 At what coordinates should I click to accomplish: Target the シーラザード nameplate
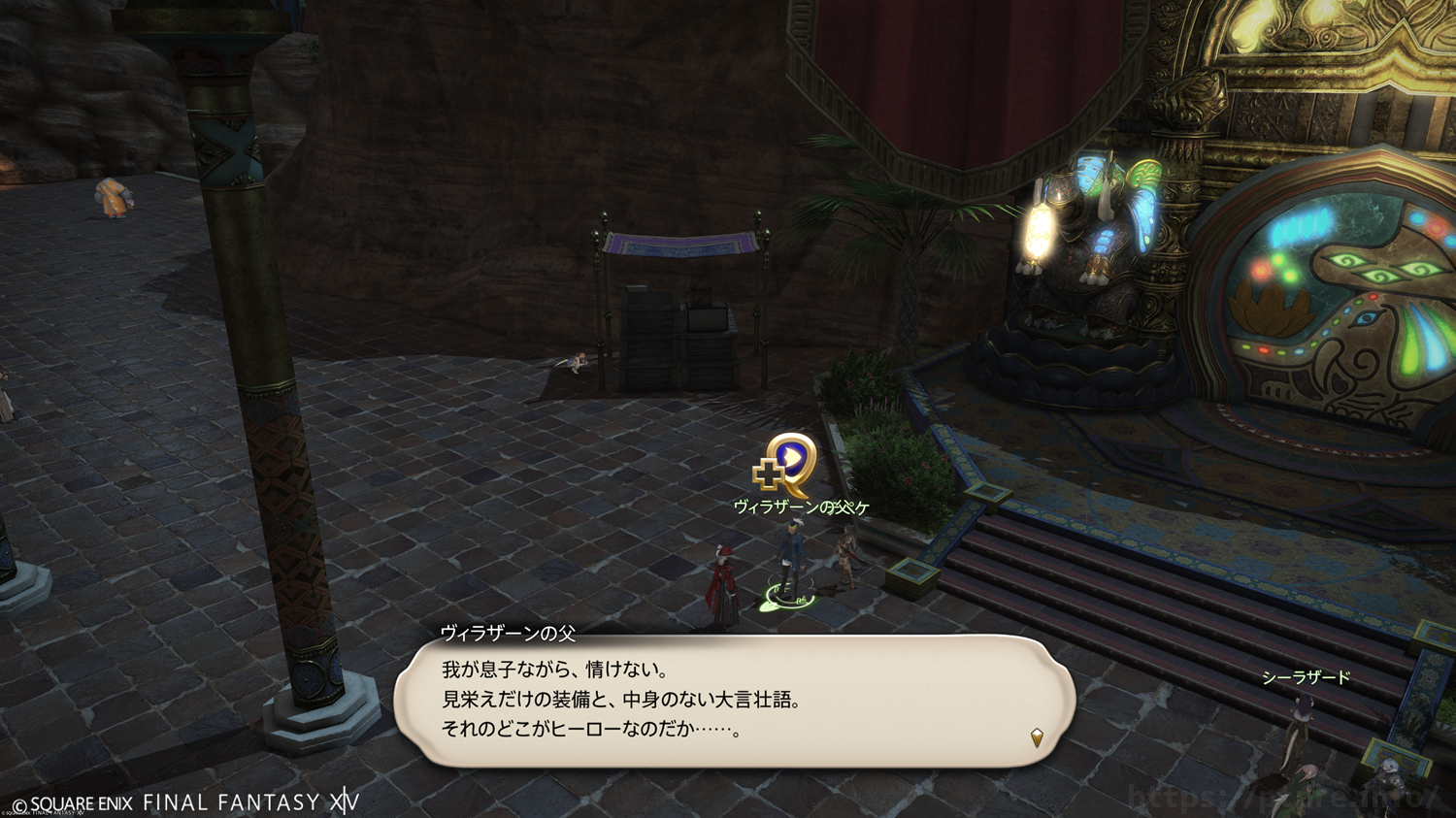[1306, 677]
